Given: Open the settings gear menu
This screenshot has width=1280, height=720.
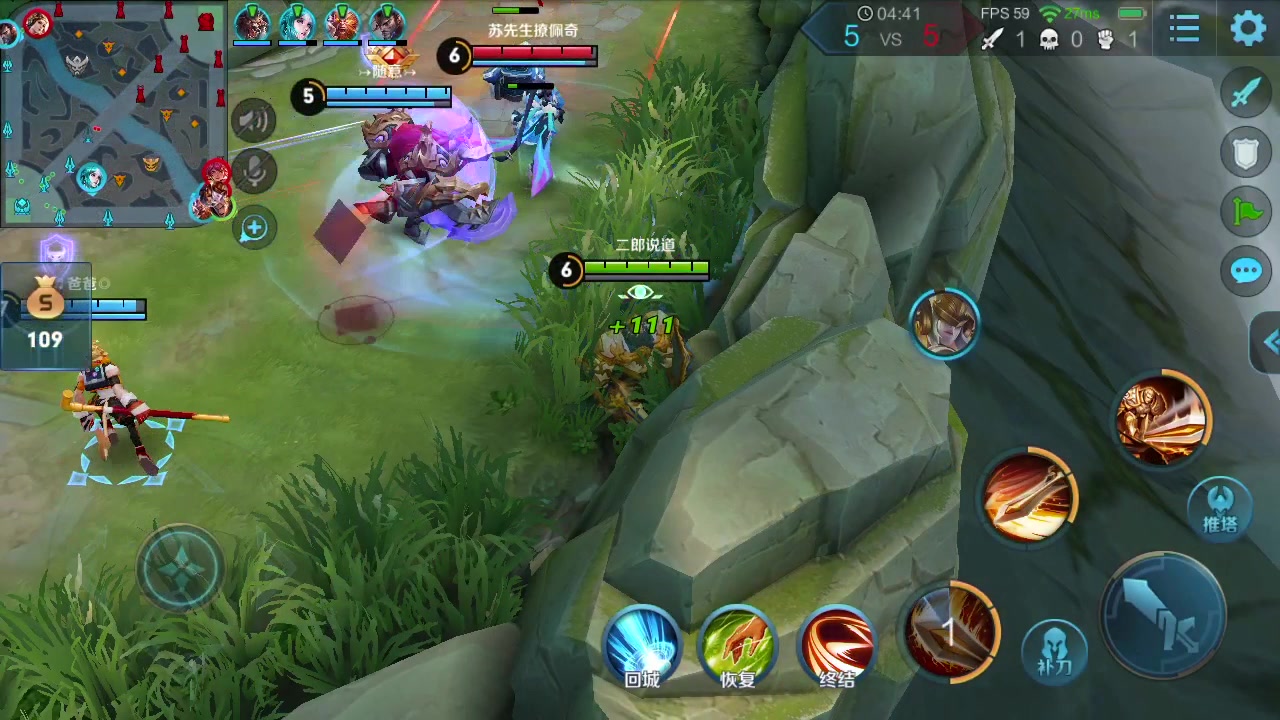Looking at the screenshot, I should [1247, 28].
